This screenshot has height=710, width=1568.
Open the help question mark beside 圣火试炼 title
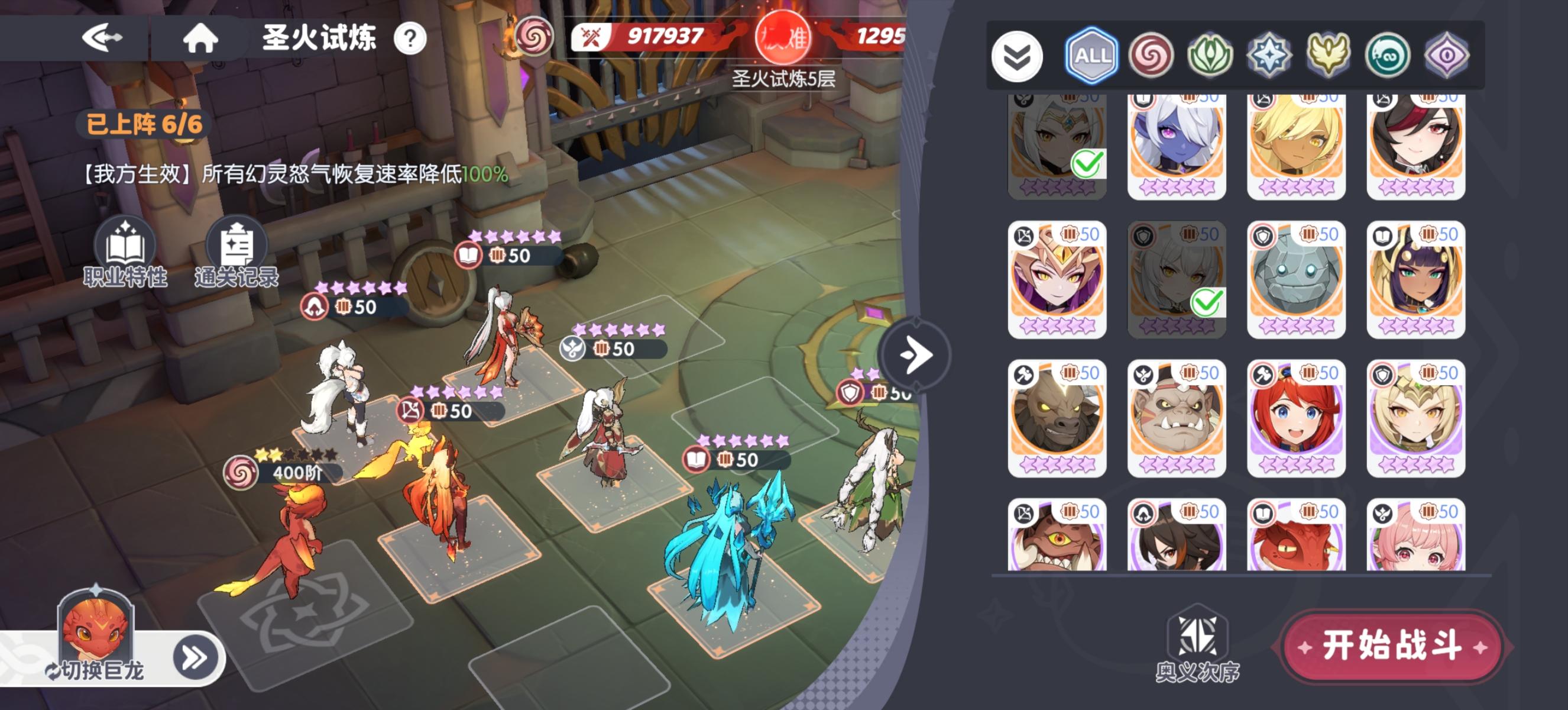tap(411, 38)
